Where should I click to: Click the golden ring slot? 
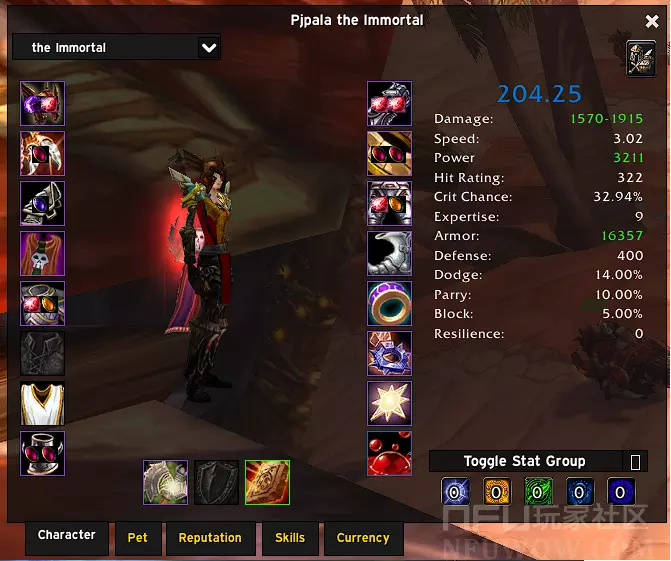tap(389, 304)
